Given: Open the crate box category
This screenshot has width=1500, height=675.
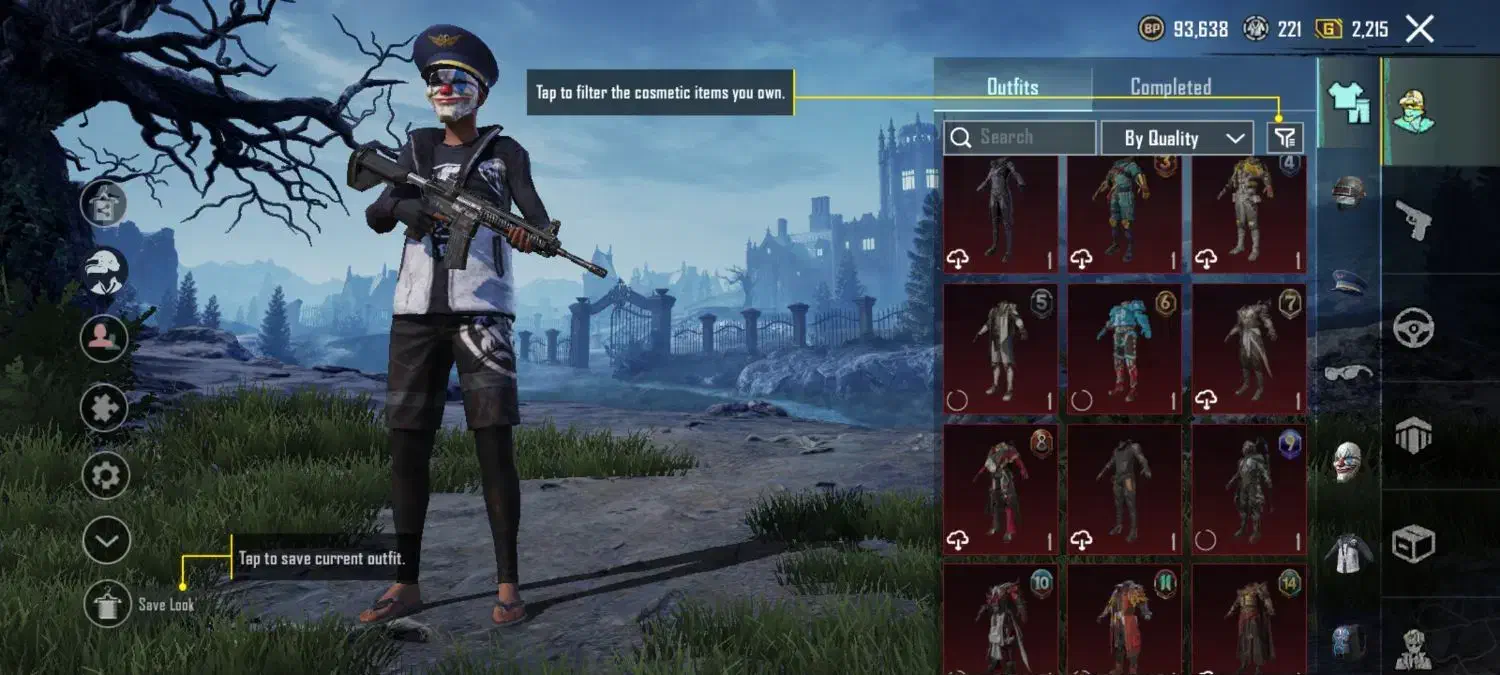Looking at the screenshot, I should pos(1414,544).
